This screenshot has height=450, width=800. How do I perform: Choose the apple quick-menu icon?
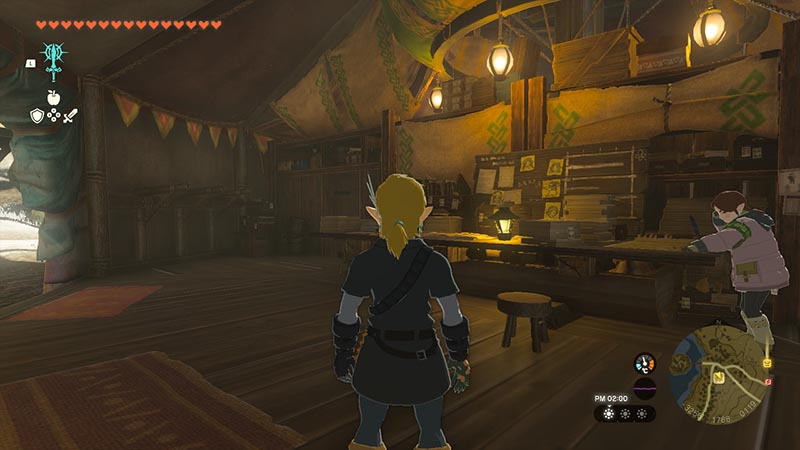[x=53, y=99]
